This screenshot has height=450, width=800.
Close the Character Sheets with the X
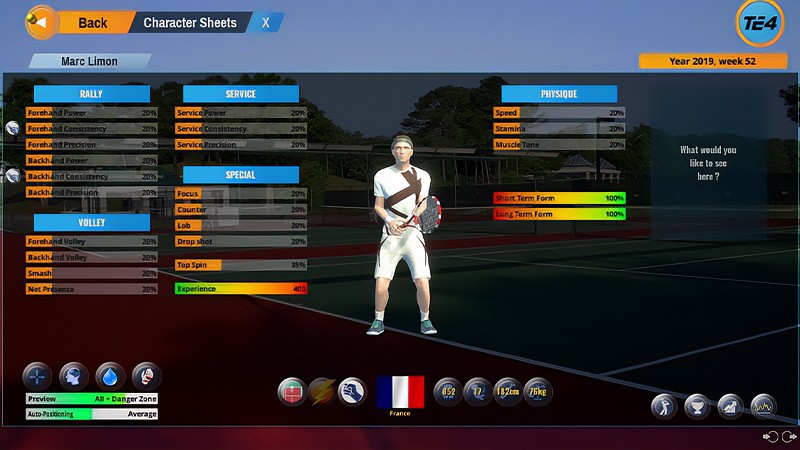(x=265, y=22)
